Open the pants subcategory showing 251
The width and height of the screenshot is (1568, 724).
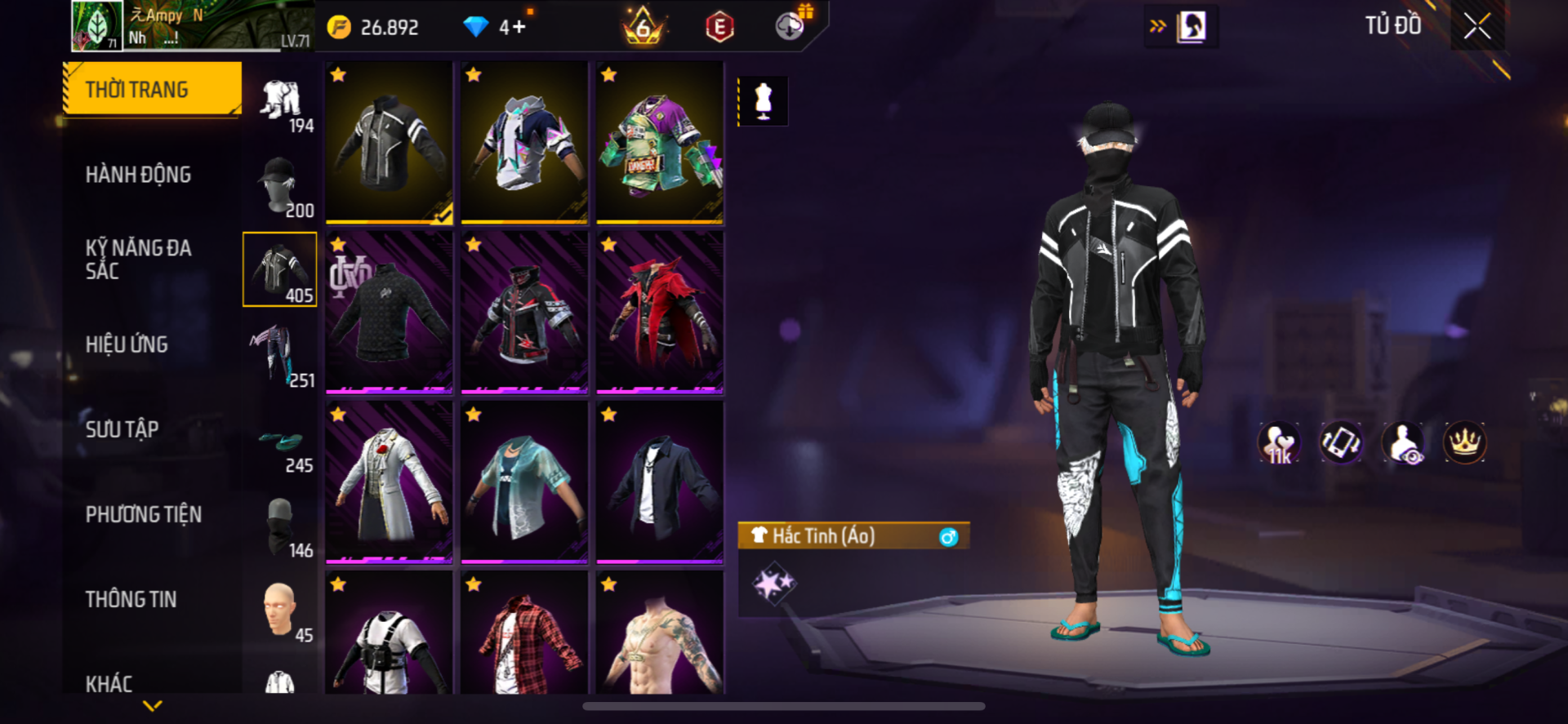click(280, 358)
